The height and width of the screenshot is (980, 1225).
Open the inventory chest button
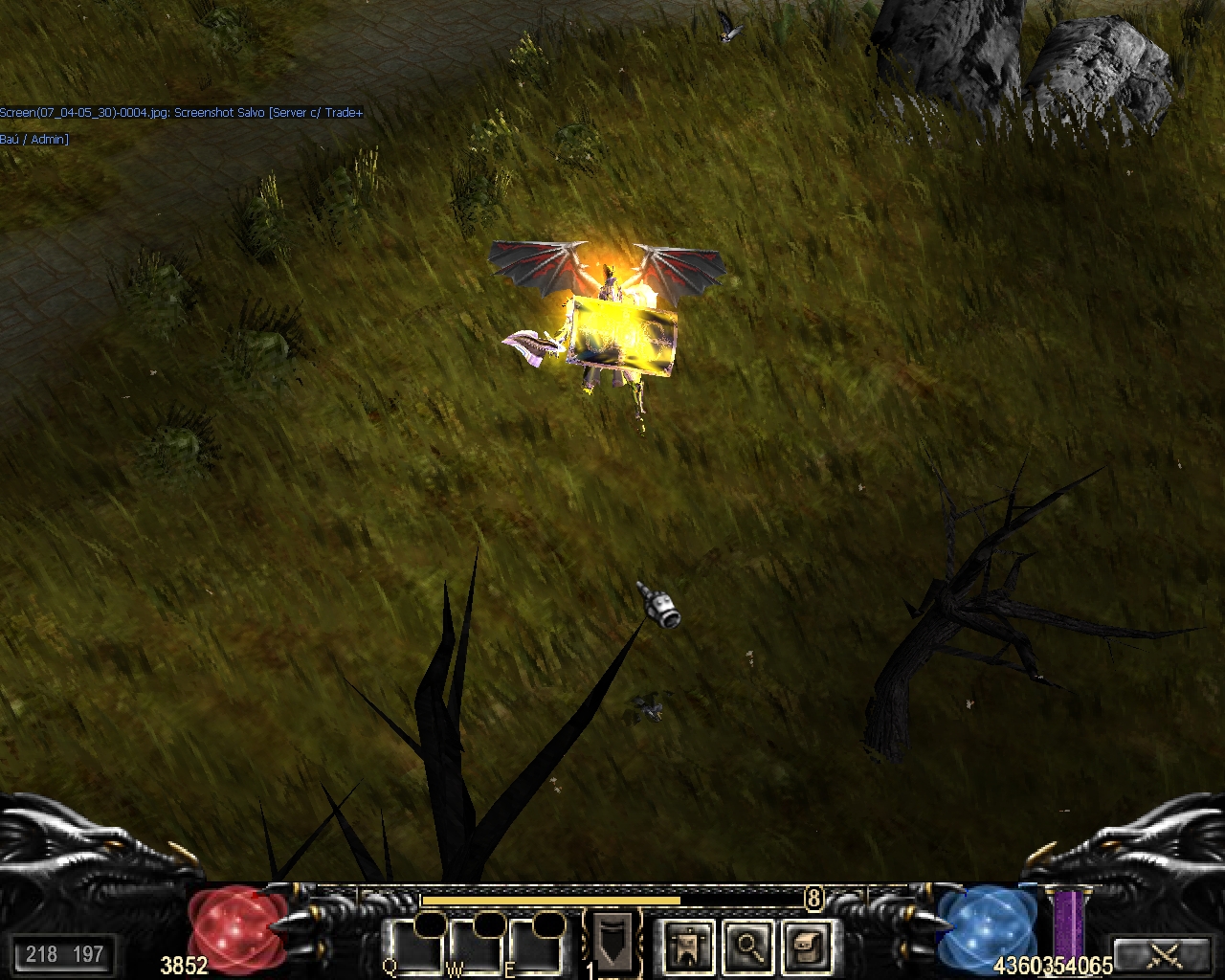[x=807, y=946]
